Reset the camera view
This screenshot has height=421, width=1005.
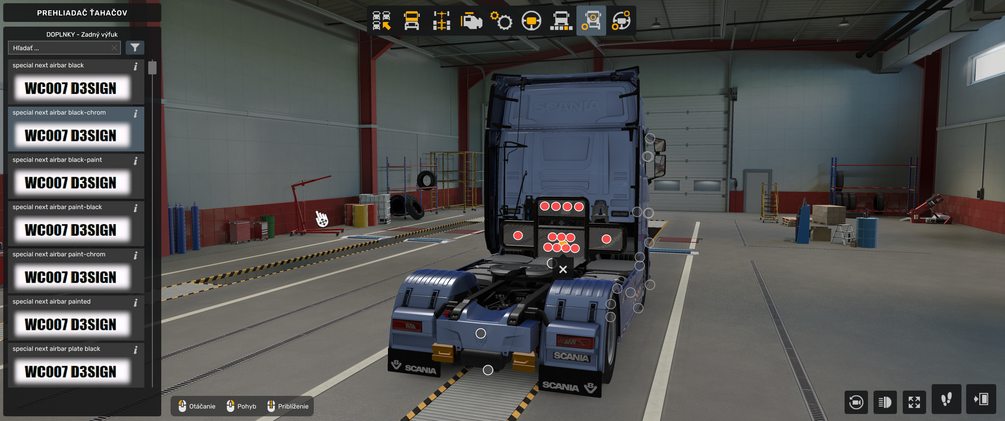pyautogui.click(x=855, y=402)
